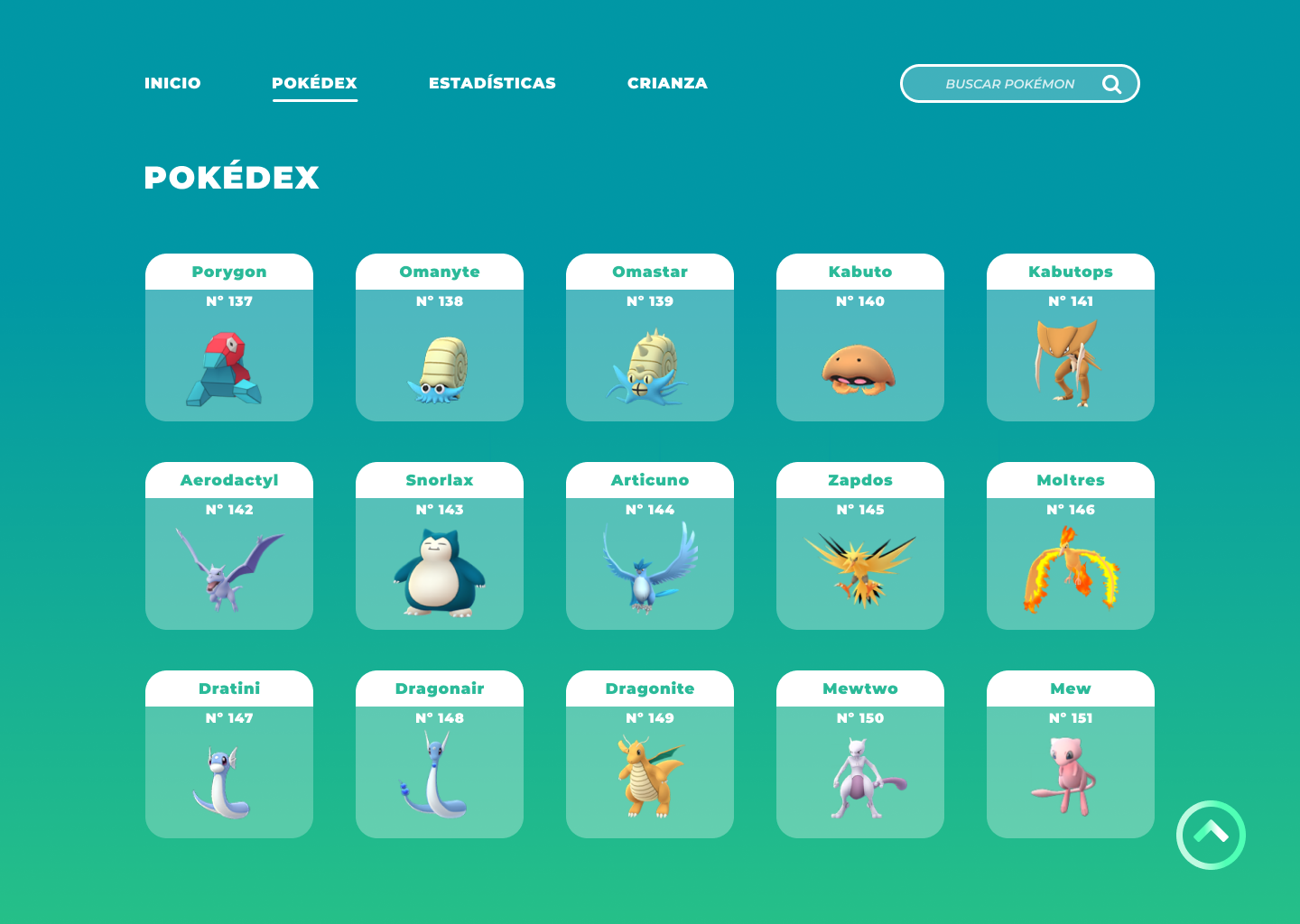Choose the Omastar card
The width and height of the screenshot is (1300, 924).
tap(650, 337)
